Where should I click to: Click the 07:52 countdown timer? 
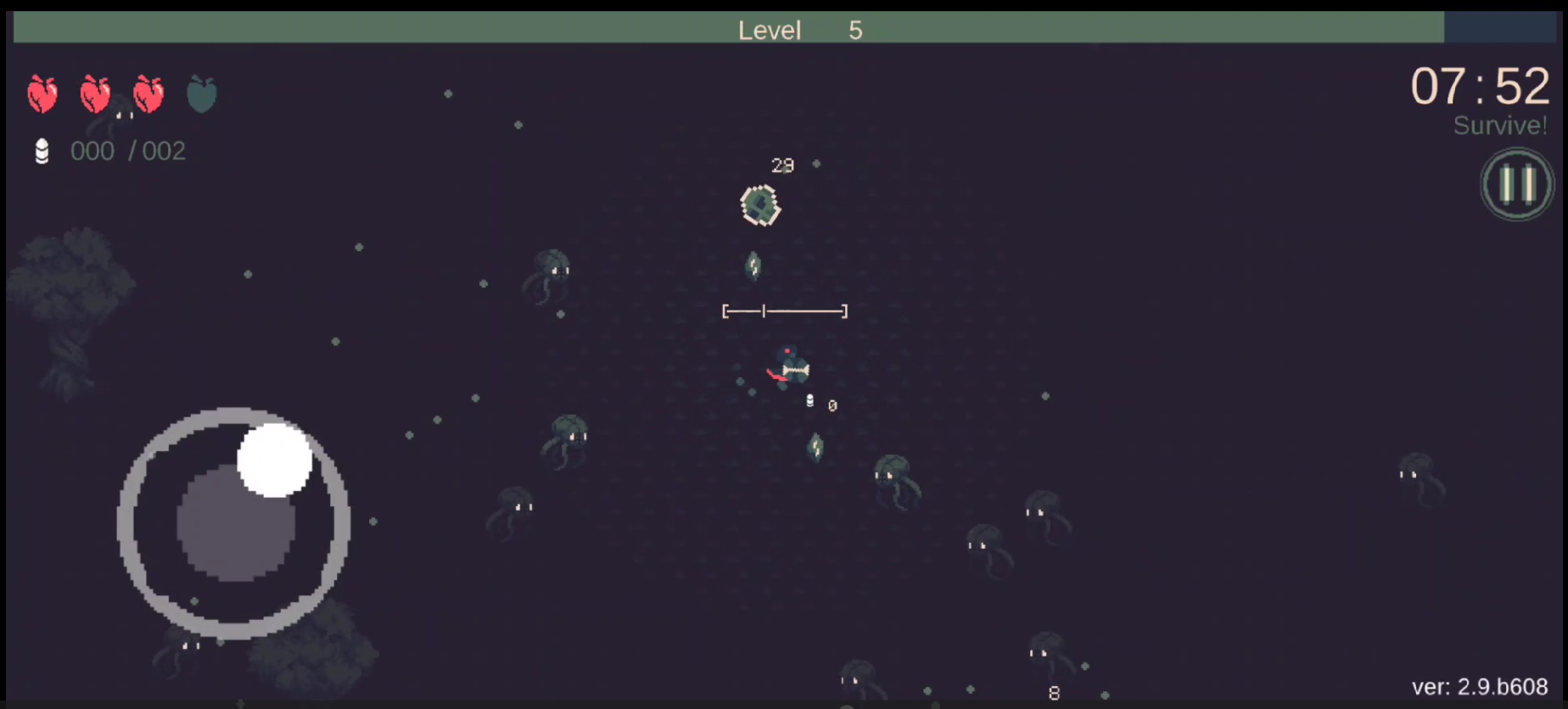click(x=1480, y=86)
